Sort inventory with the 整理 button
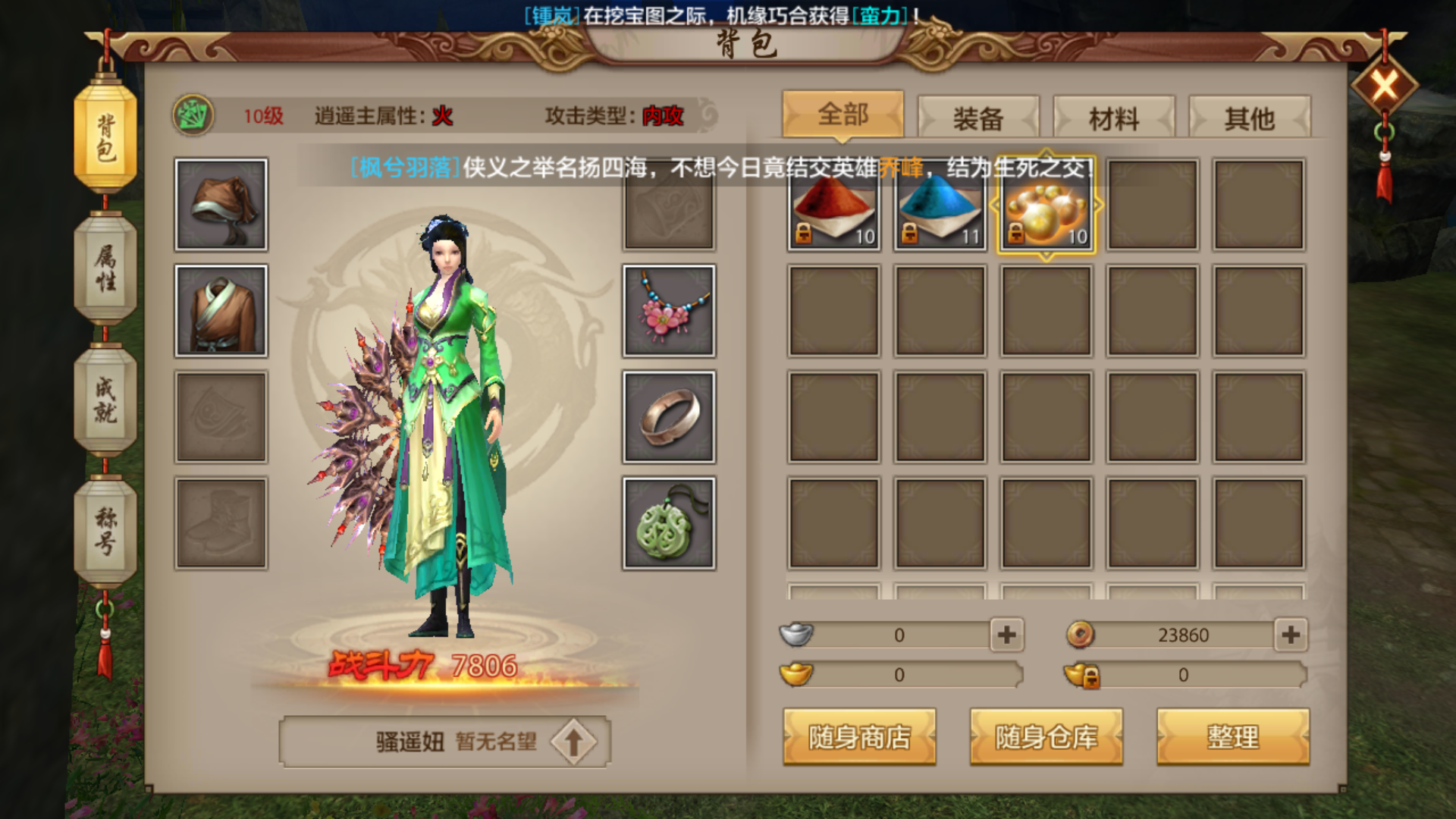This screenshot has width=1456, height=819. [1232, 736]
